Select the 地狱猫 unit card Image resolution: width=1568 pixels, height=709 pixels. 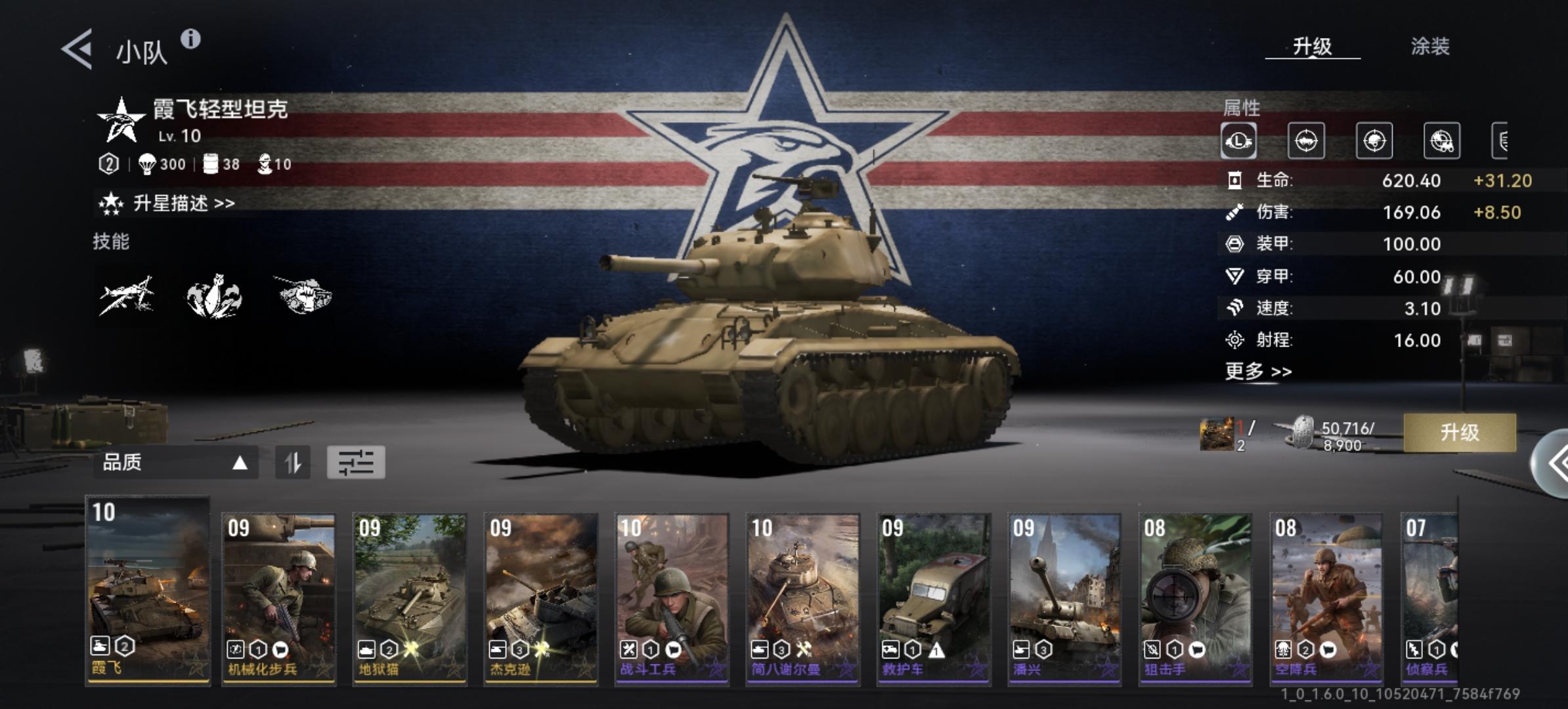click(x=410, y=599)
